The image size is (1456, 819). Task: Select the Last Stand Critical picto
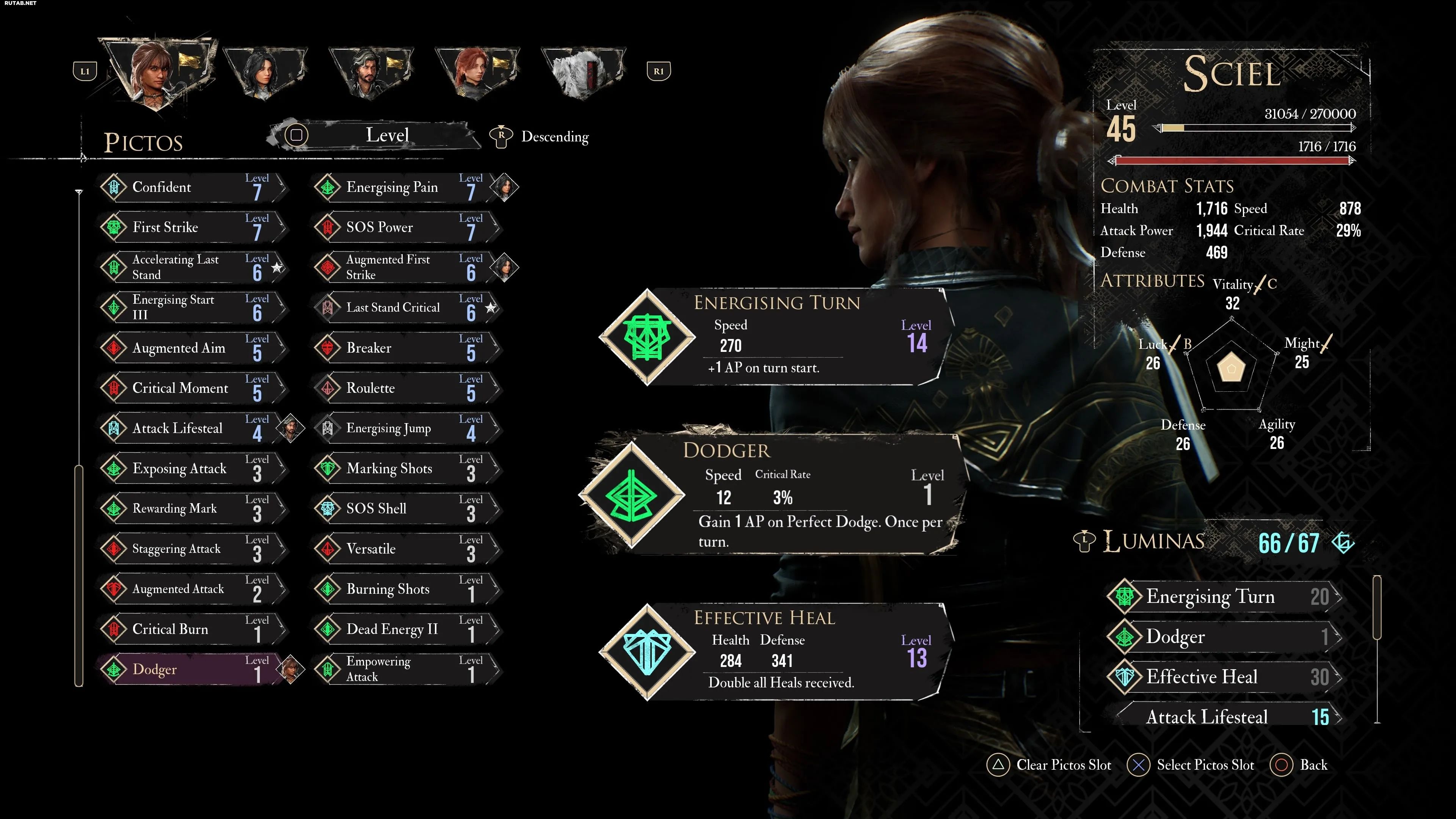pyautogui.click(x=403, y=308)
